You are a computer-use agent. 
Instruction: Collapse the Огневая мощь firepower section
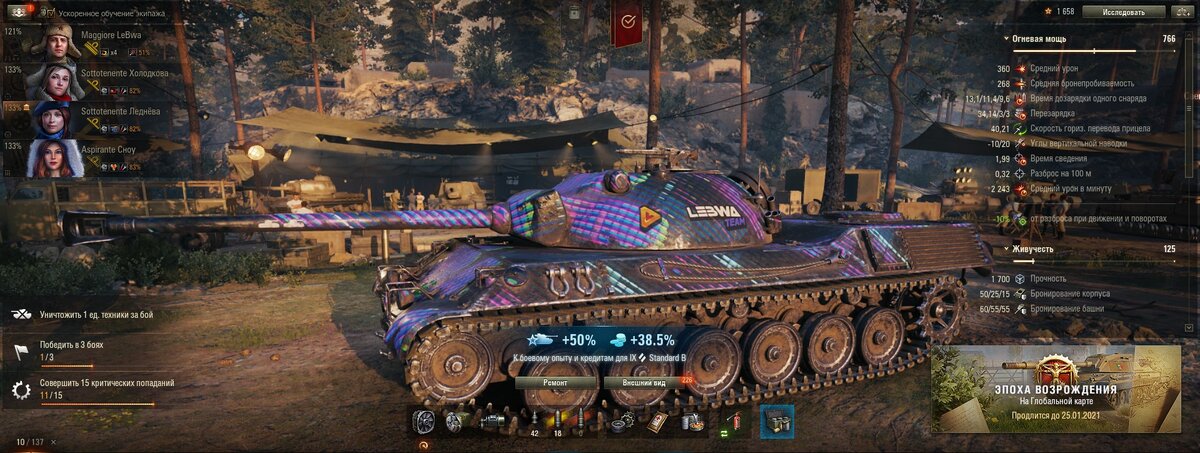coord(1005,39)
